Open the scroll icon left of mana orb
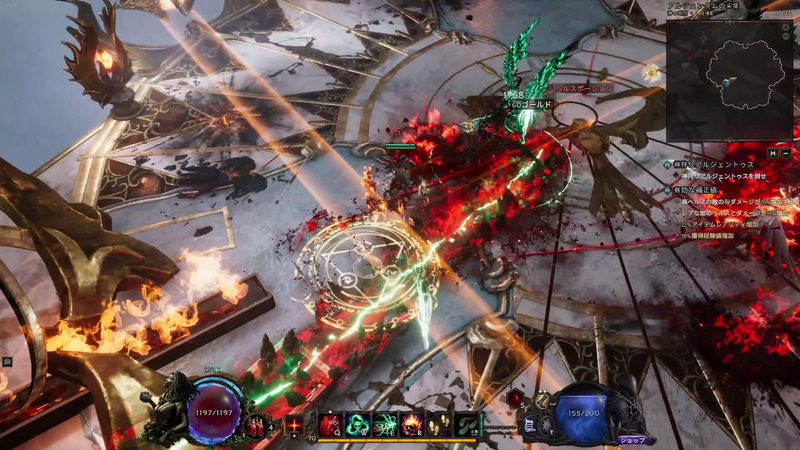 [x=531, y=425]
